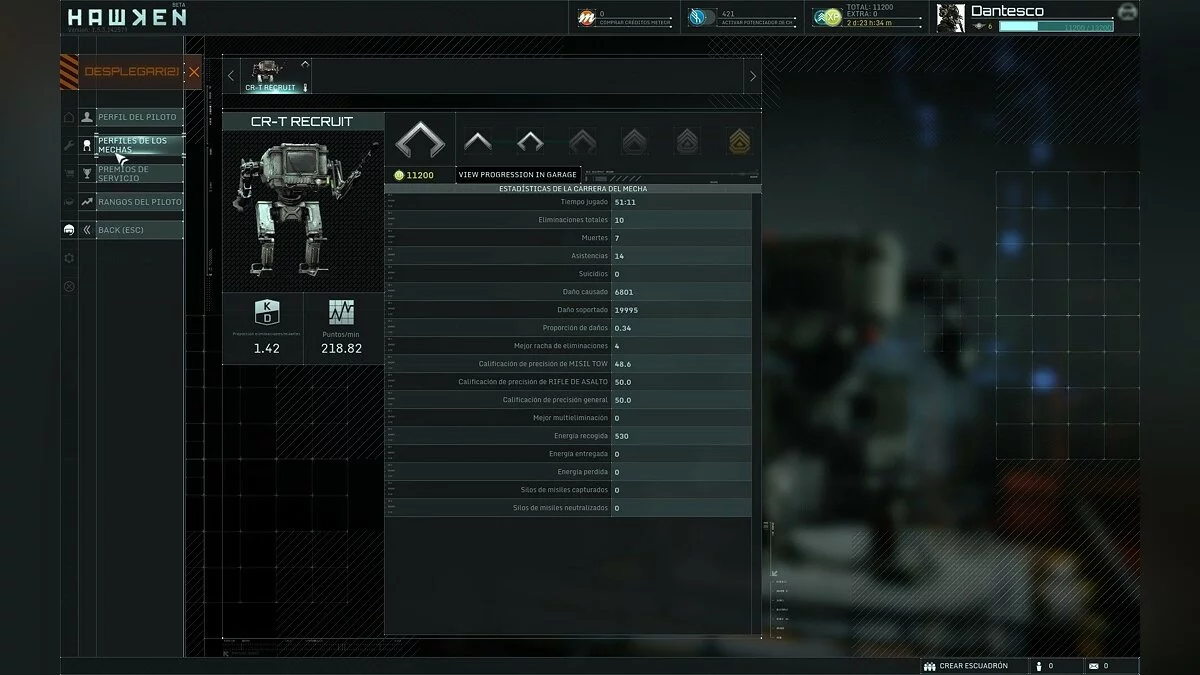This screenshot has height=675, width=1200.
Task: Select the CR-T Recruit mech thumbnail tab
Action: click(271, 76)
